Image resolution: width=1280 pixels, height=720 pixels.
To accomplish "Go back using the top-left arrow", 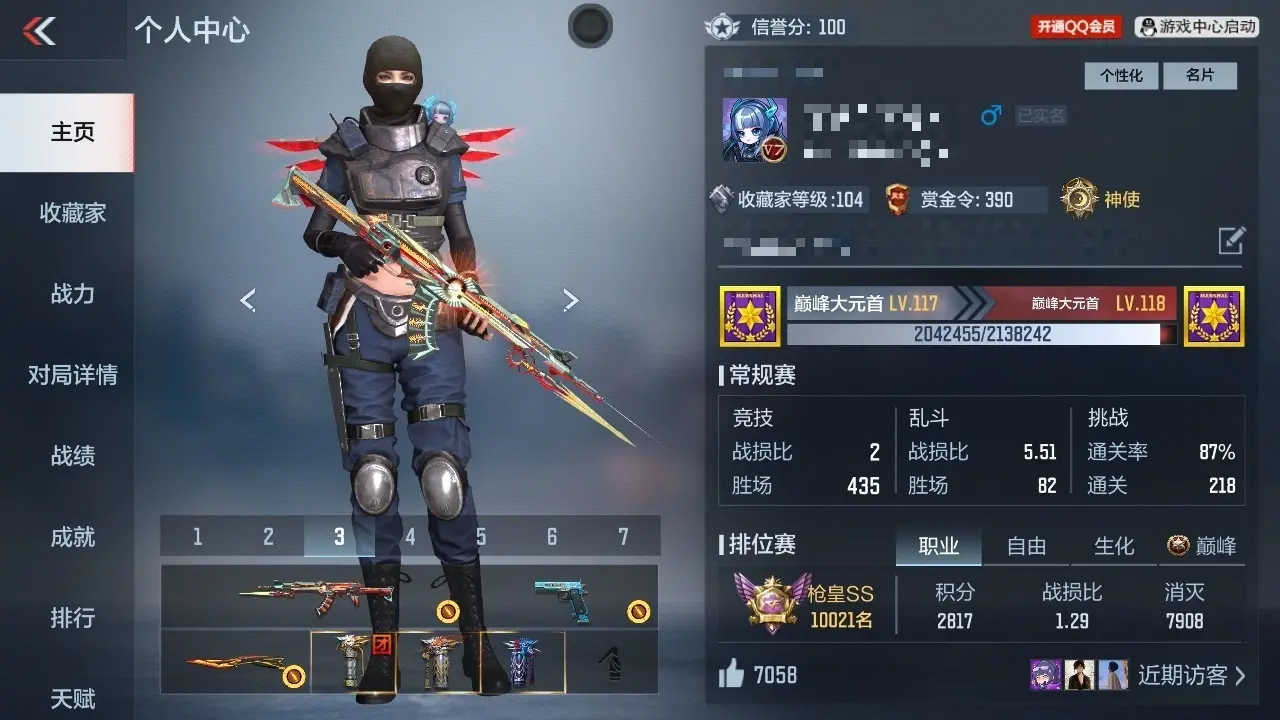I will tap(40, 31).
